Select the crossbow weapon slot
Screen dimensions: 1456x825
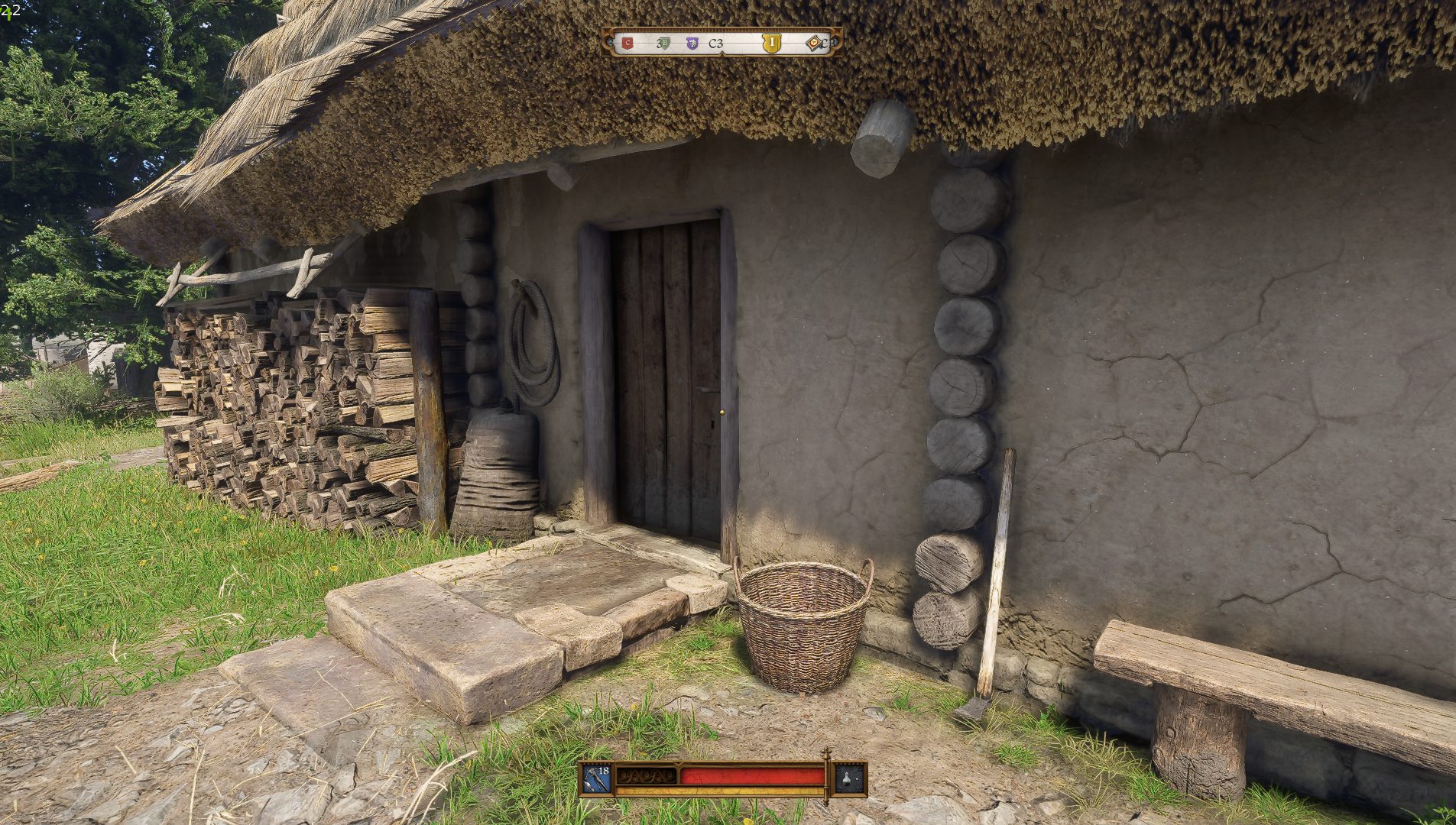(x=597, y=779)
